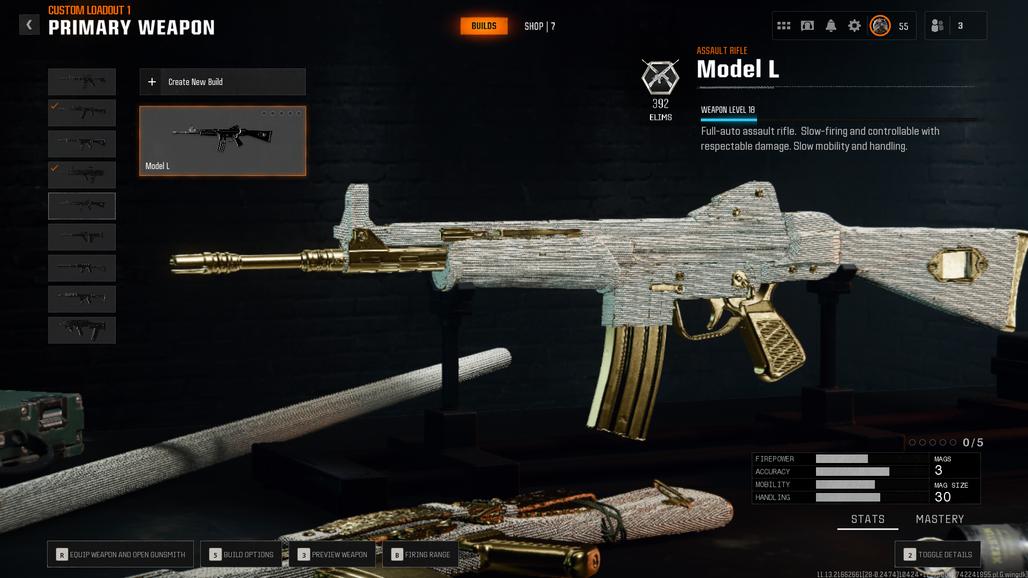The height and width of the screenshot is (578, 1028).
Task: Open the grid menu icon
Action: pos(784,26)
